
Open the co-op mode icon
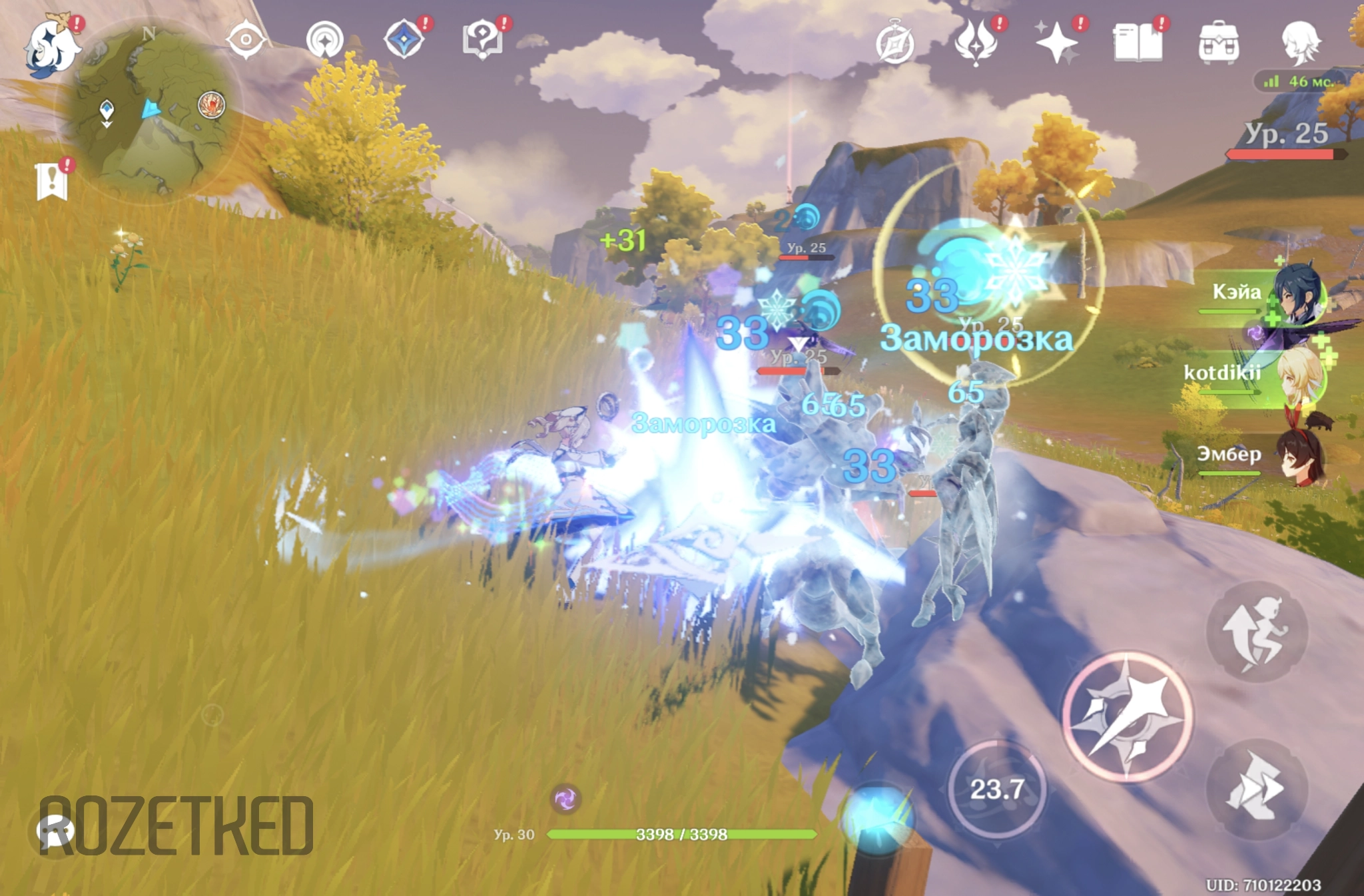click(x=325, y=40)
